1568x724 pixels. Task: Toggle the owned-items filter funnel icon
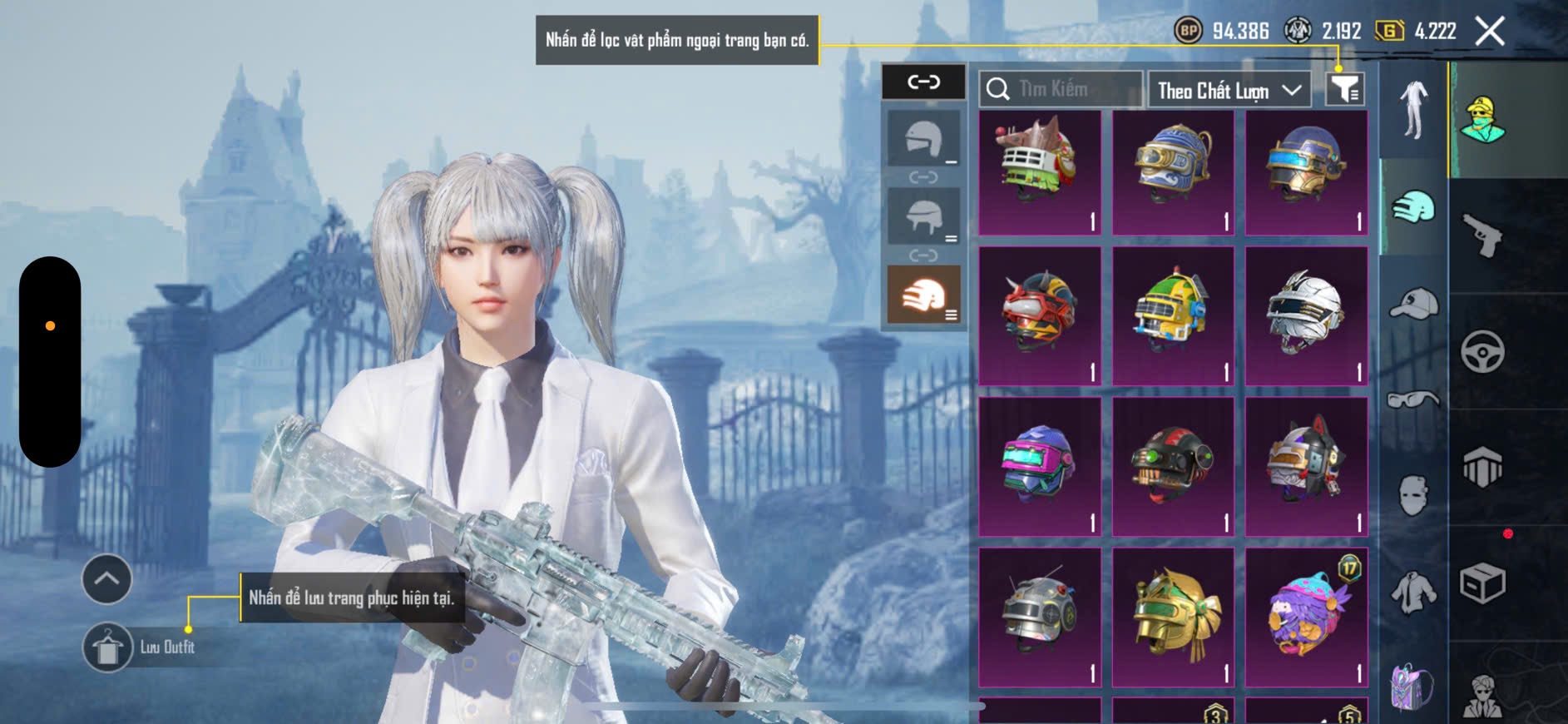(1344, 89)
